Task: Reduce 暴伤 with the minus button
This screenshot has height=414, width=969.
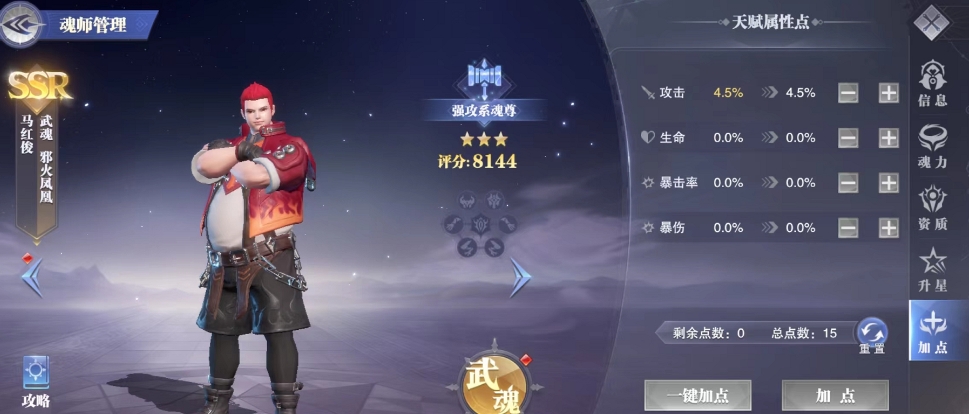Action: click(x=848, y=228)
